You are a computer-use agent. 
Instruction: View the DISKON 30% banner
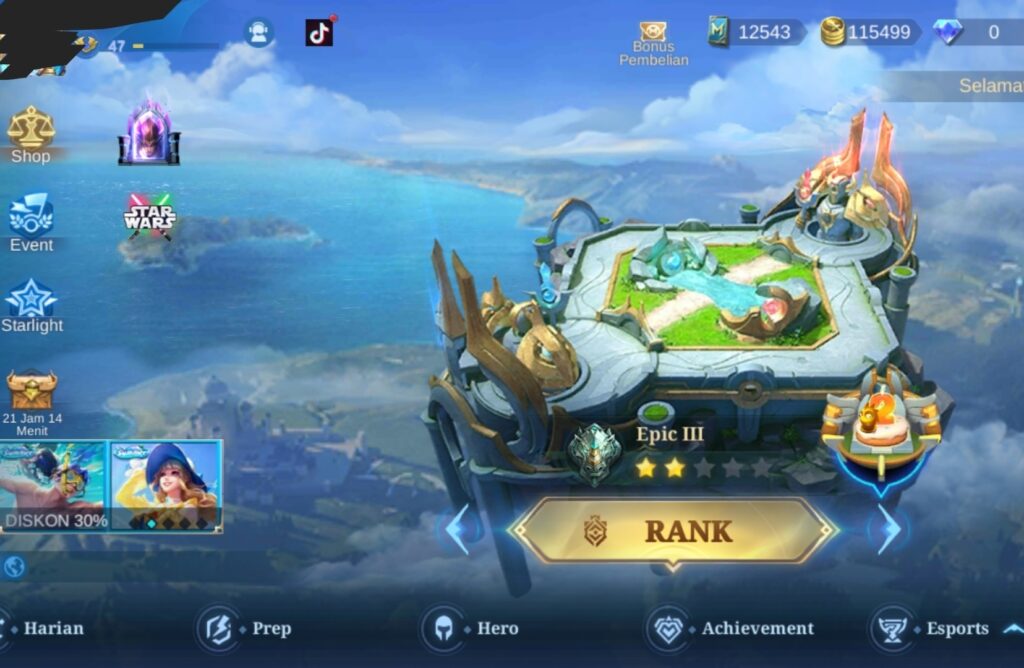coord(53,487)
